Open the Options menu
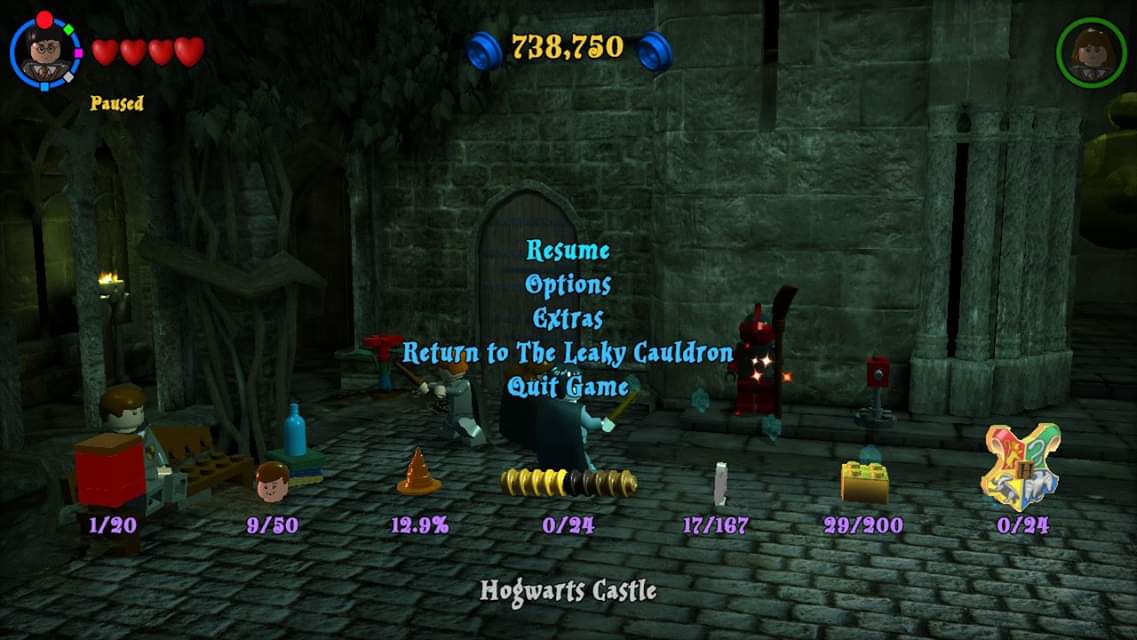Screen dimensions: 1137x640 [568, 284]
